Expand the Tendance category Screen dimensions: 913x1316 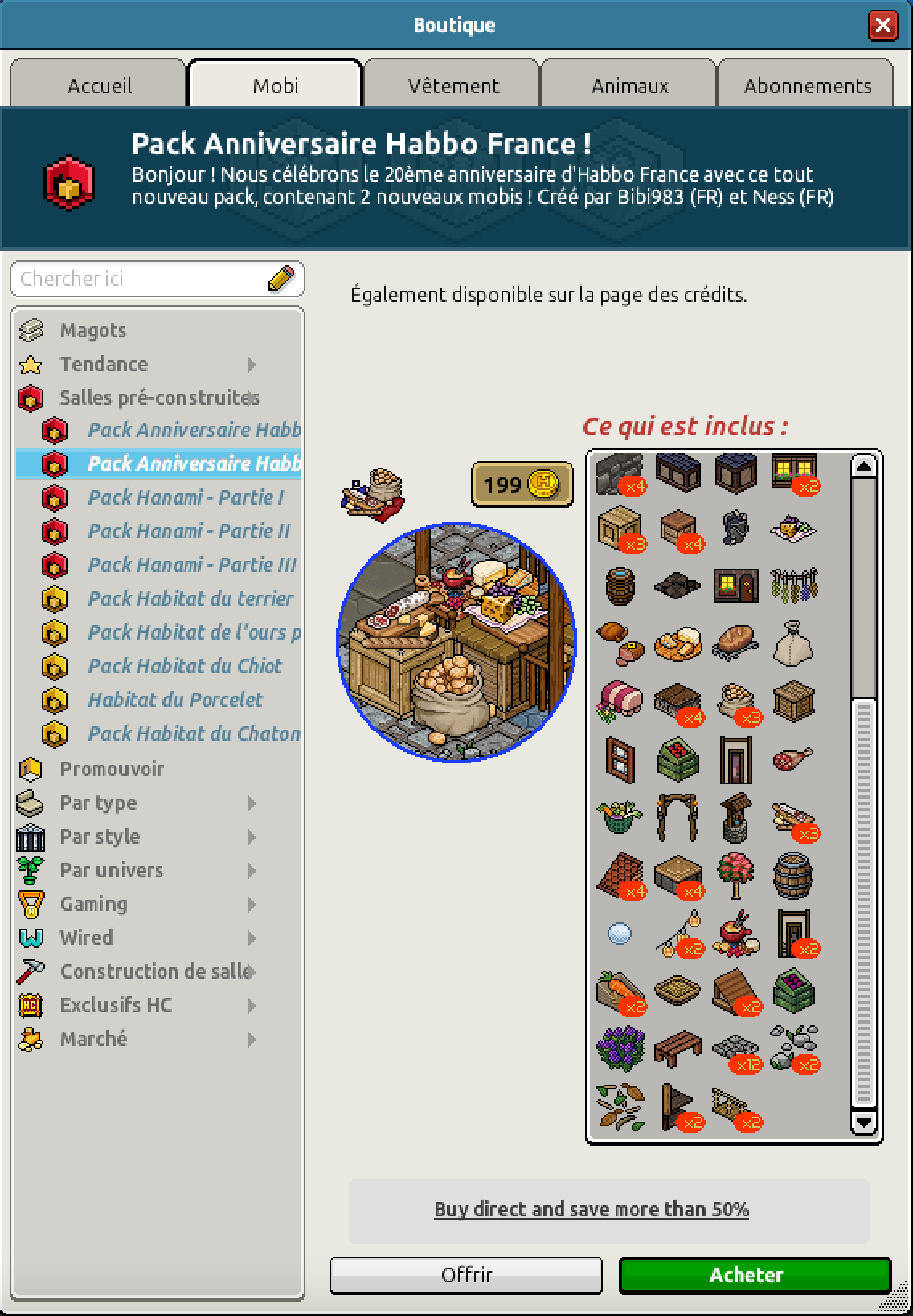point(104,364)
